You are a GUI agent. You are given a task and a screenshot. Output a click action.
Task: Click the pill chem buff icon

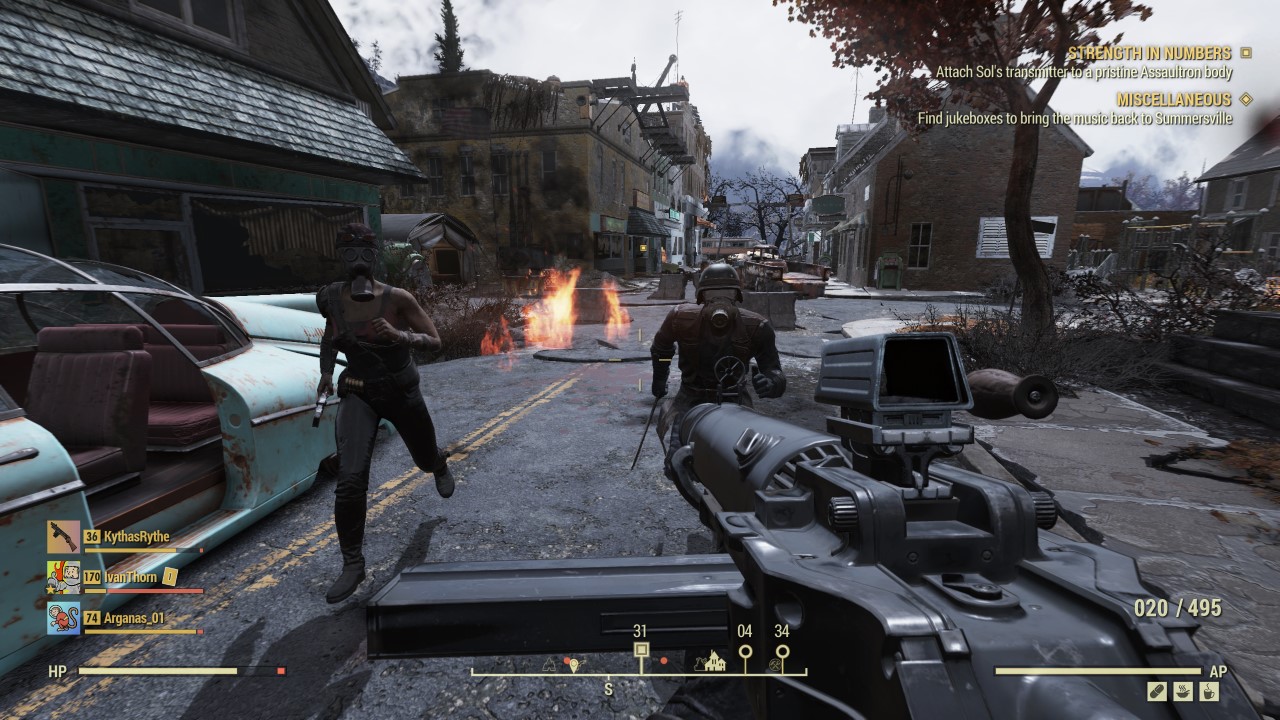click(1157, 691)
